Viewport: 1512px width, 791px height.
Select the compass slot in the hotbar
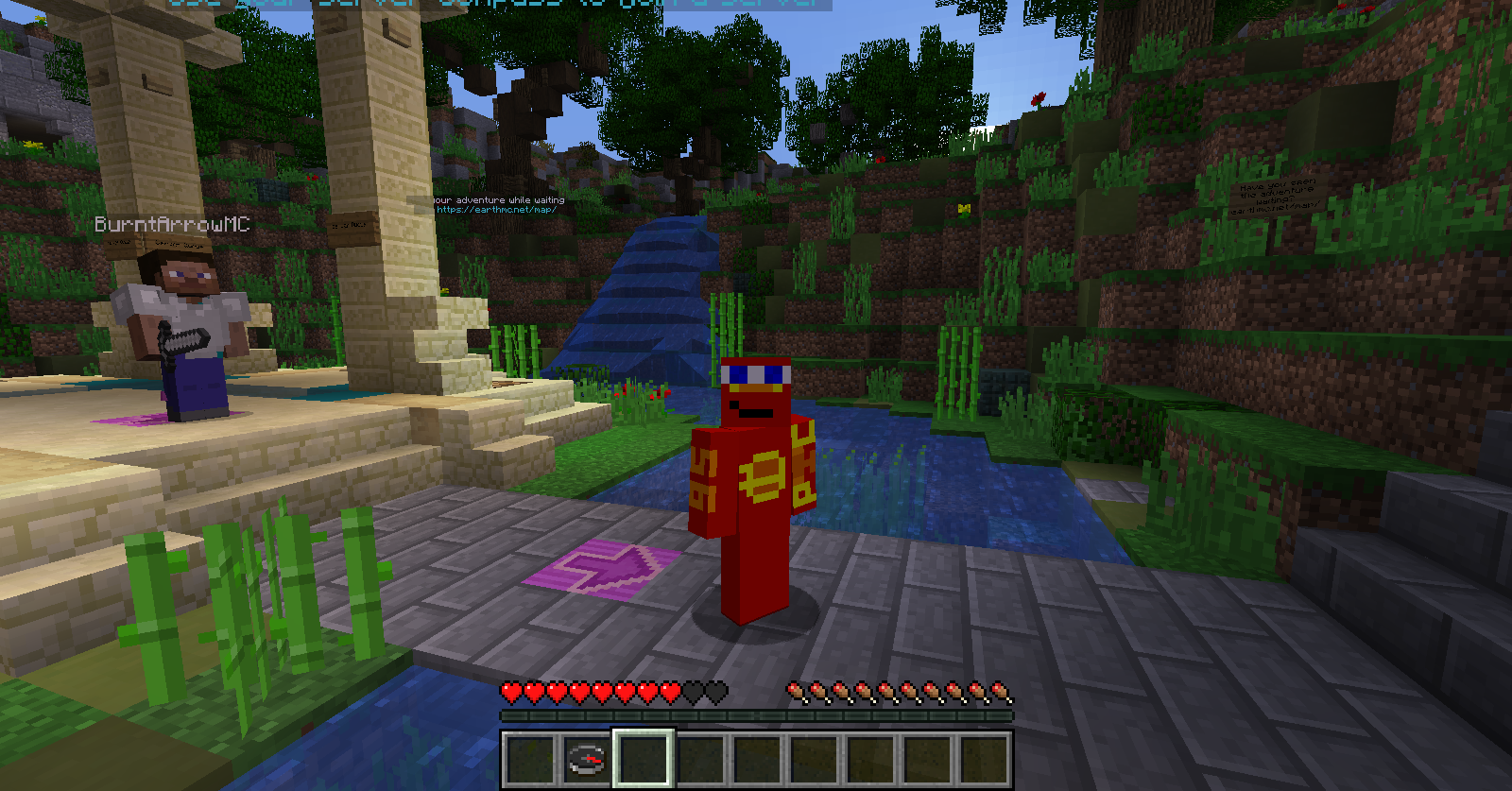pyautogui.click(x=586, y=759)
